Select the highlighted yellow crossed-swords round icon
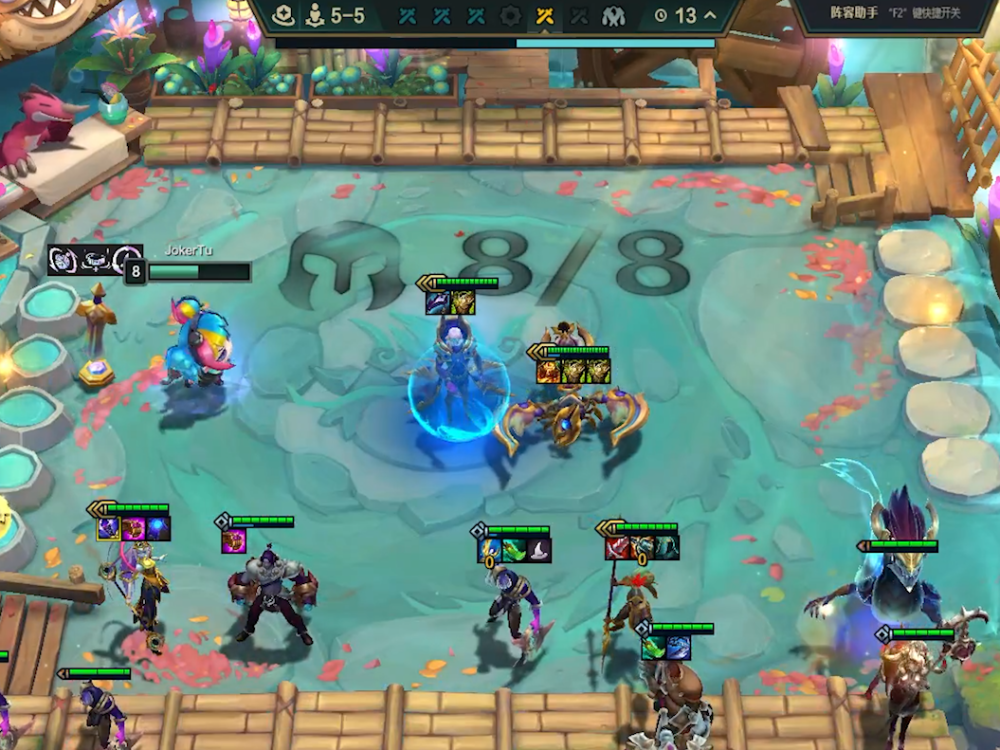The width and height of the screenshot is (1000, 750). click(x=544, y=16)
